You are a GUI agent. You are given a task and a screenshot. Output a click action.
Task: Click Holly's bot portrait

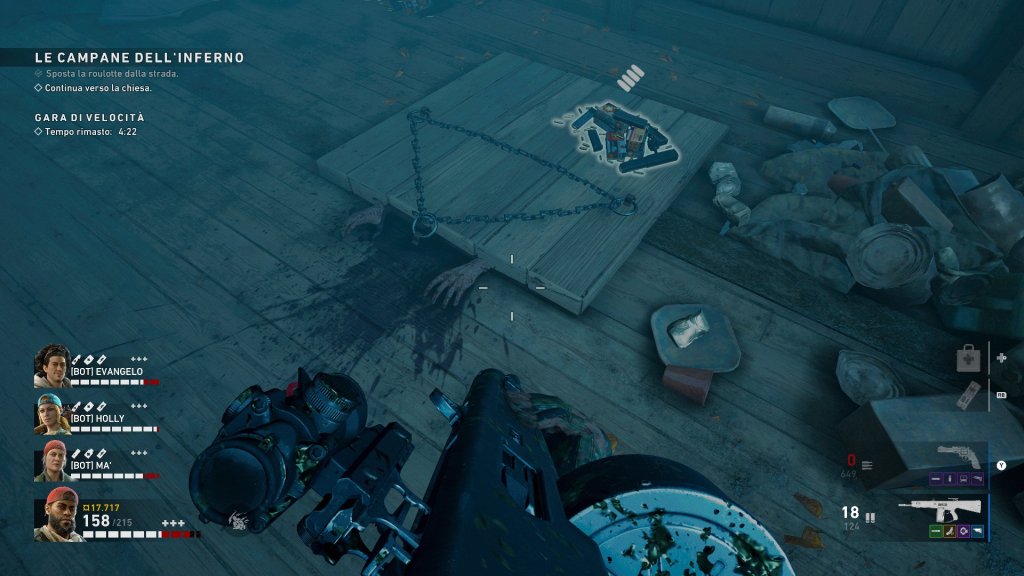pos(52,413)
